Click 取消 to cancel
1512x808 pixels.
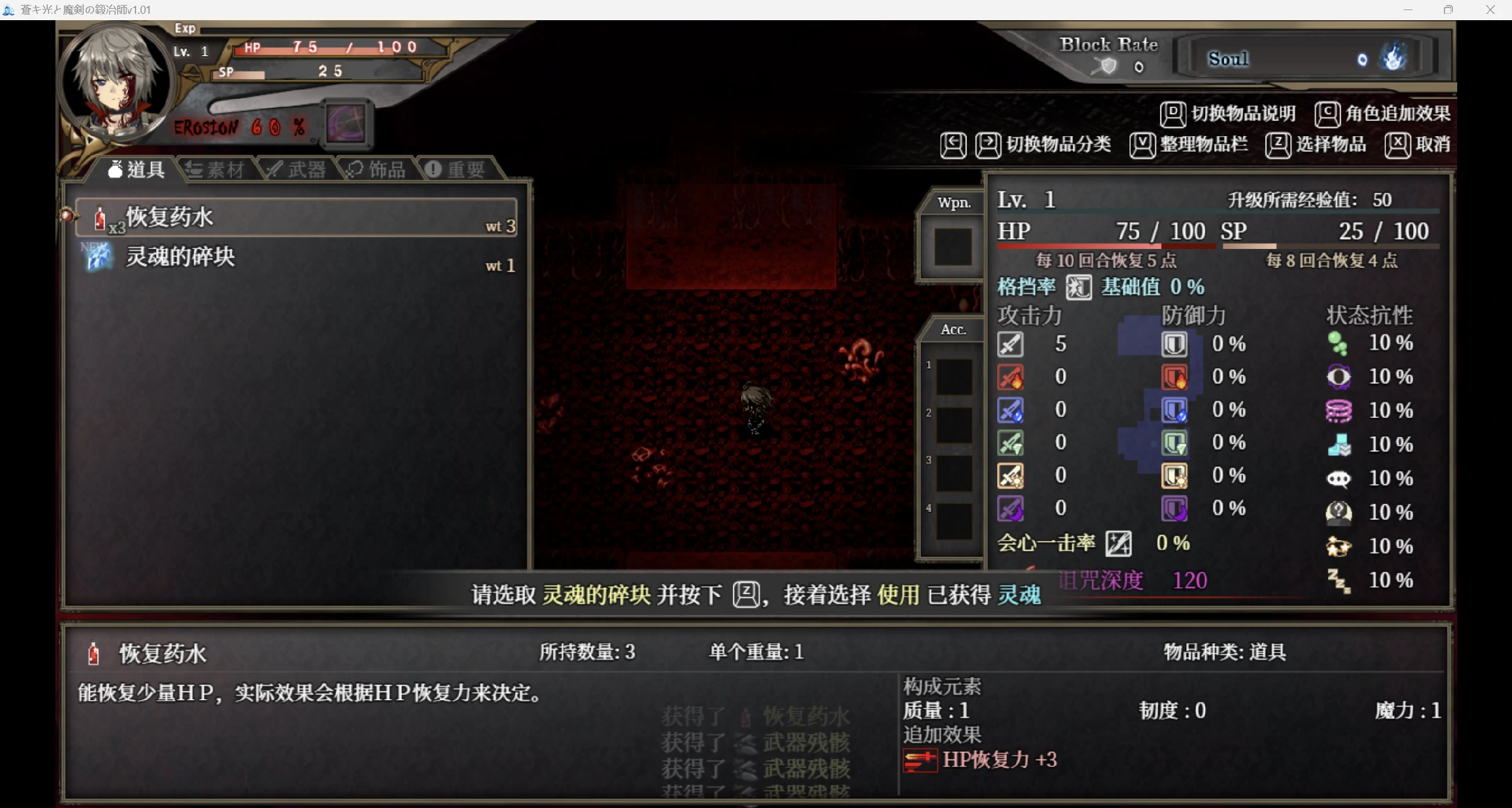pyautogui.click(x=1418, y=145)
